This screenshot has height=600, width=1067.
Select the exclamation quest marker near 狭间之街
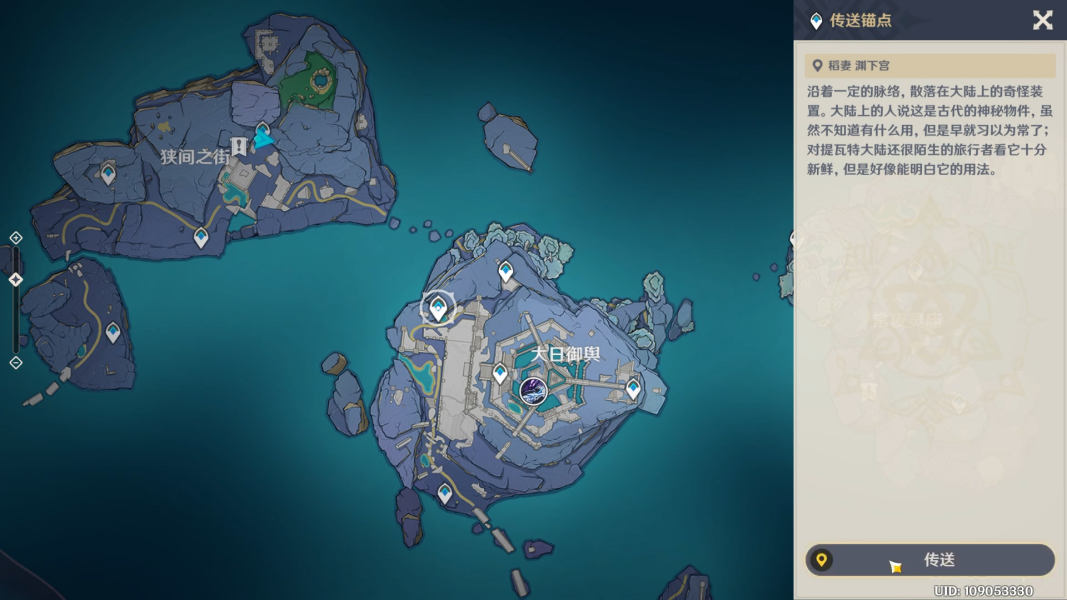click(239, 147)
